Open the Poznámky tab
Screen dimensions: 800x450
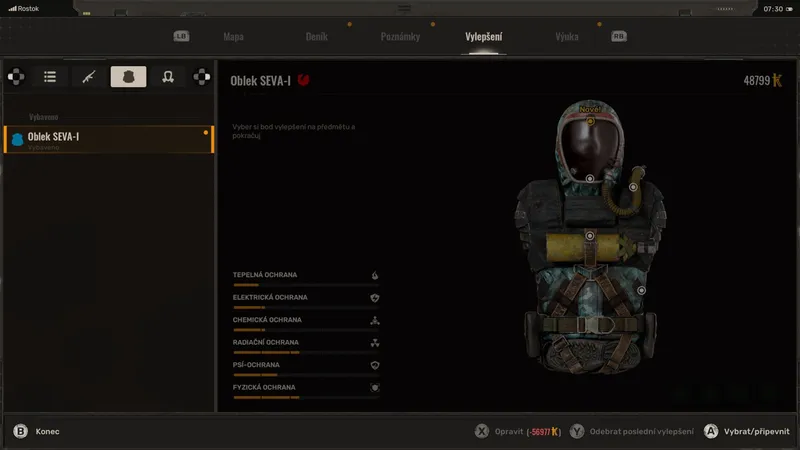point(400,37)
